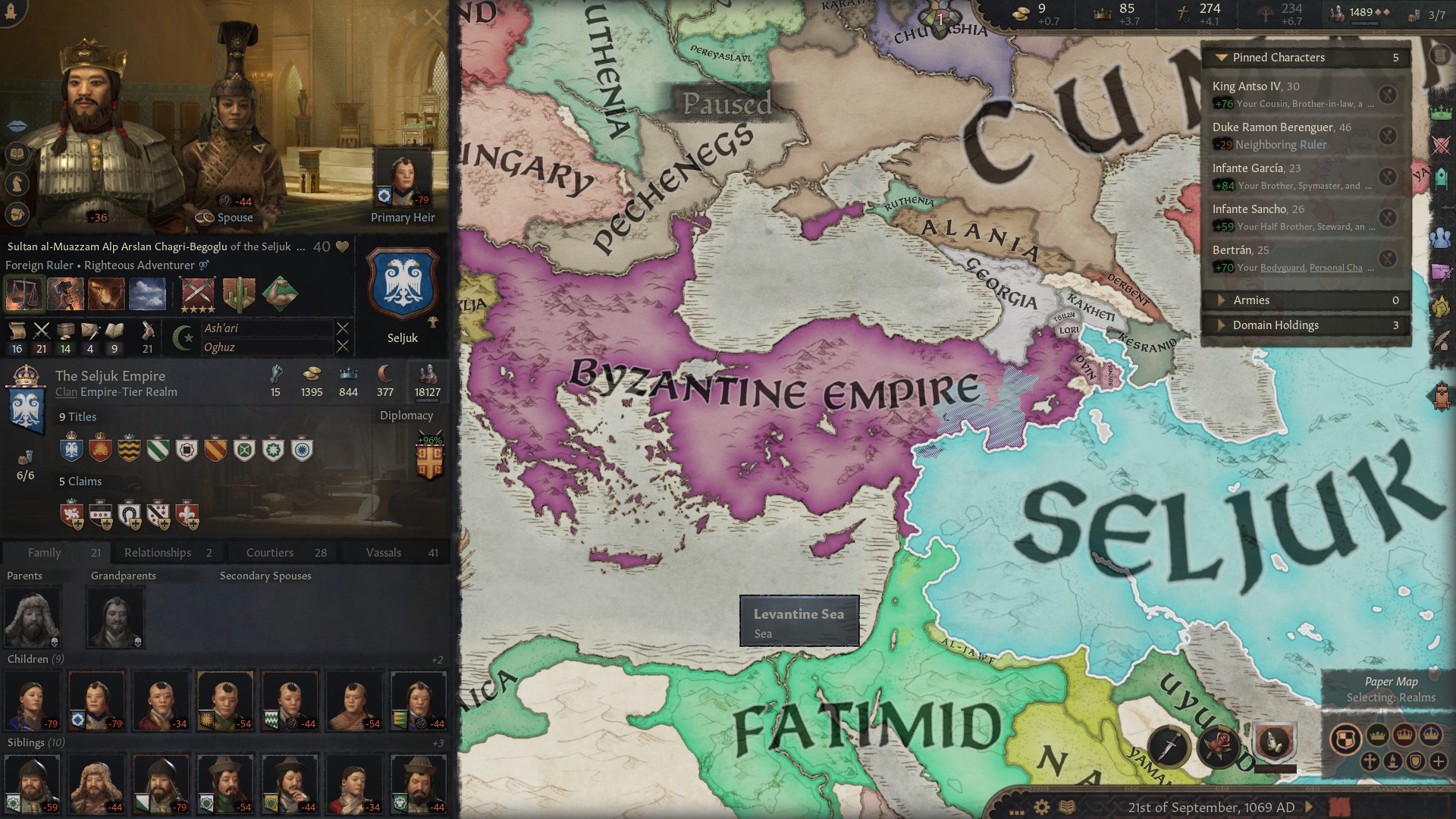Open the encyclopedia book icon near the date
This screenshot has width=1456, height=819.
(x=1065, y=807)
